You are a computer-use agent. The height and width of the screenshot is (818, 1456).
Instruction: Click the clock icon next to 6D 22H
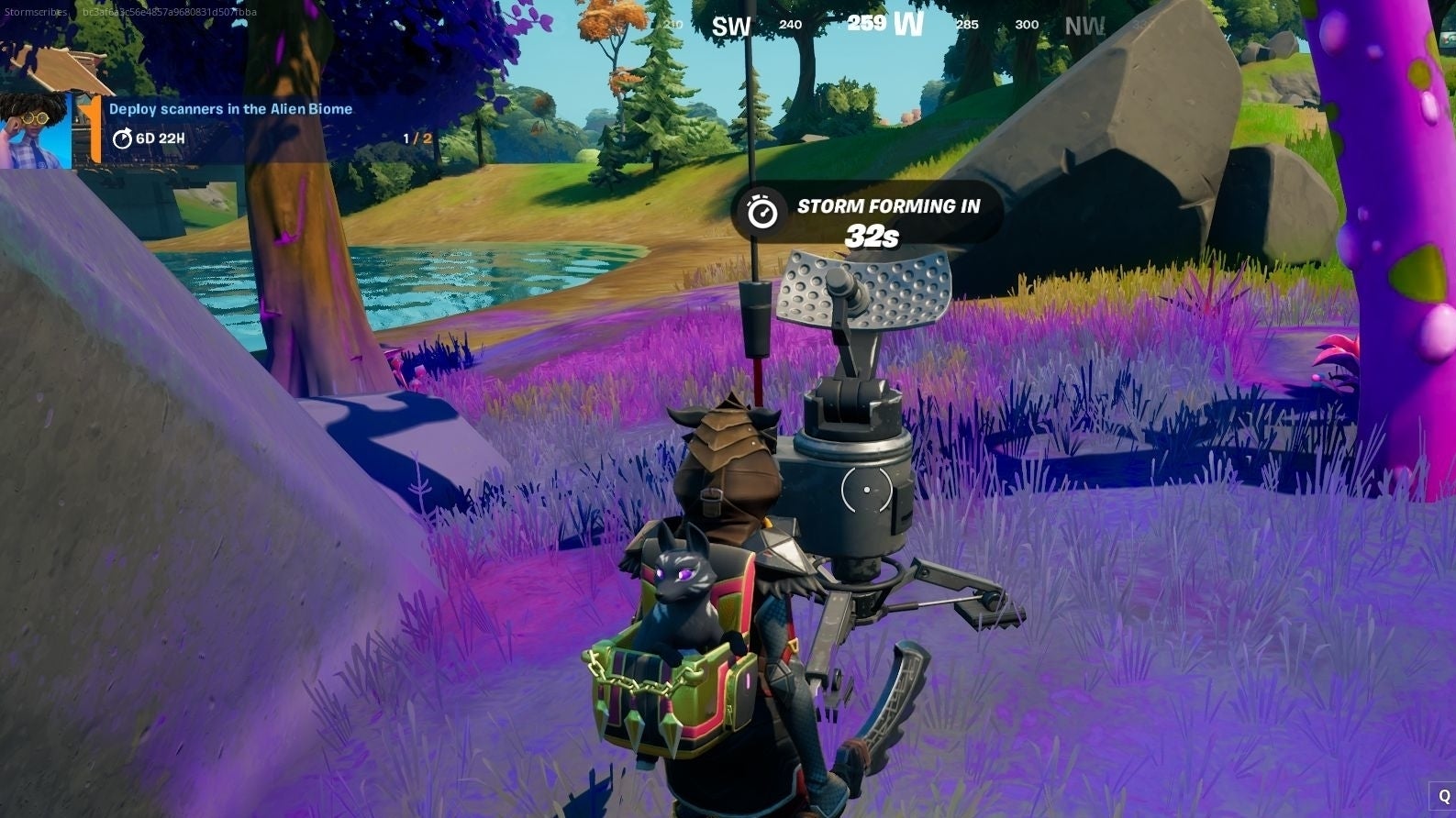click(122, 141)
